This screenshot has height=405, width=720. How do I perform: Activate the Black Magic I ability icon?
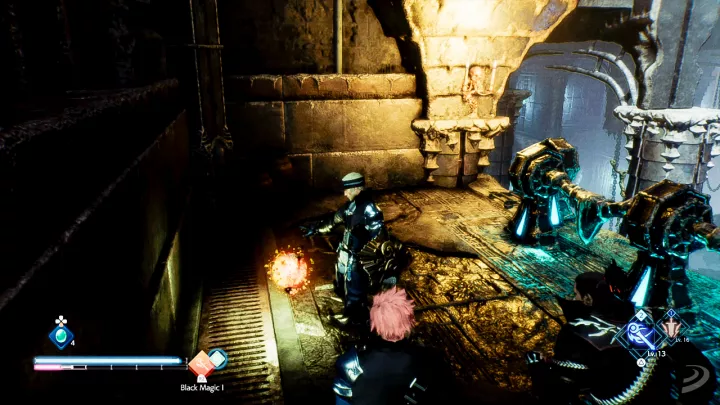tap(202, 366)
